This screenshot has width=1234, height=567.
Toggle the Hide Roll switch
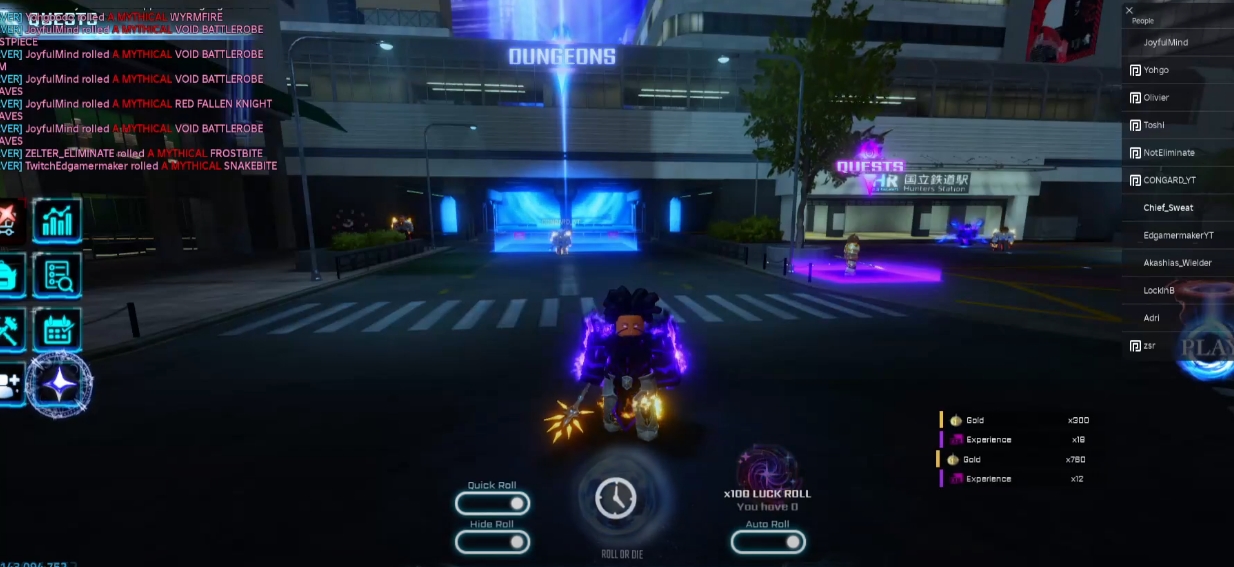(x=492, y=541)
